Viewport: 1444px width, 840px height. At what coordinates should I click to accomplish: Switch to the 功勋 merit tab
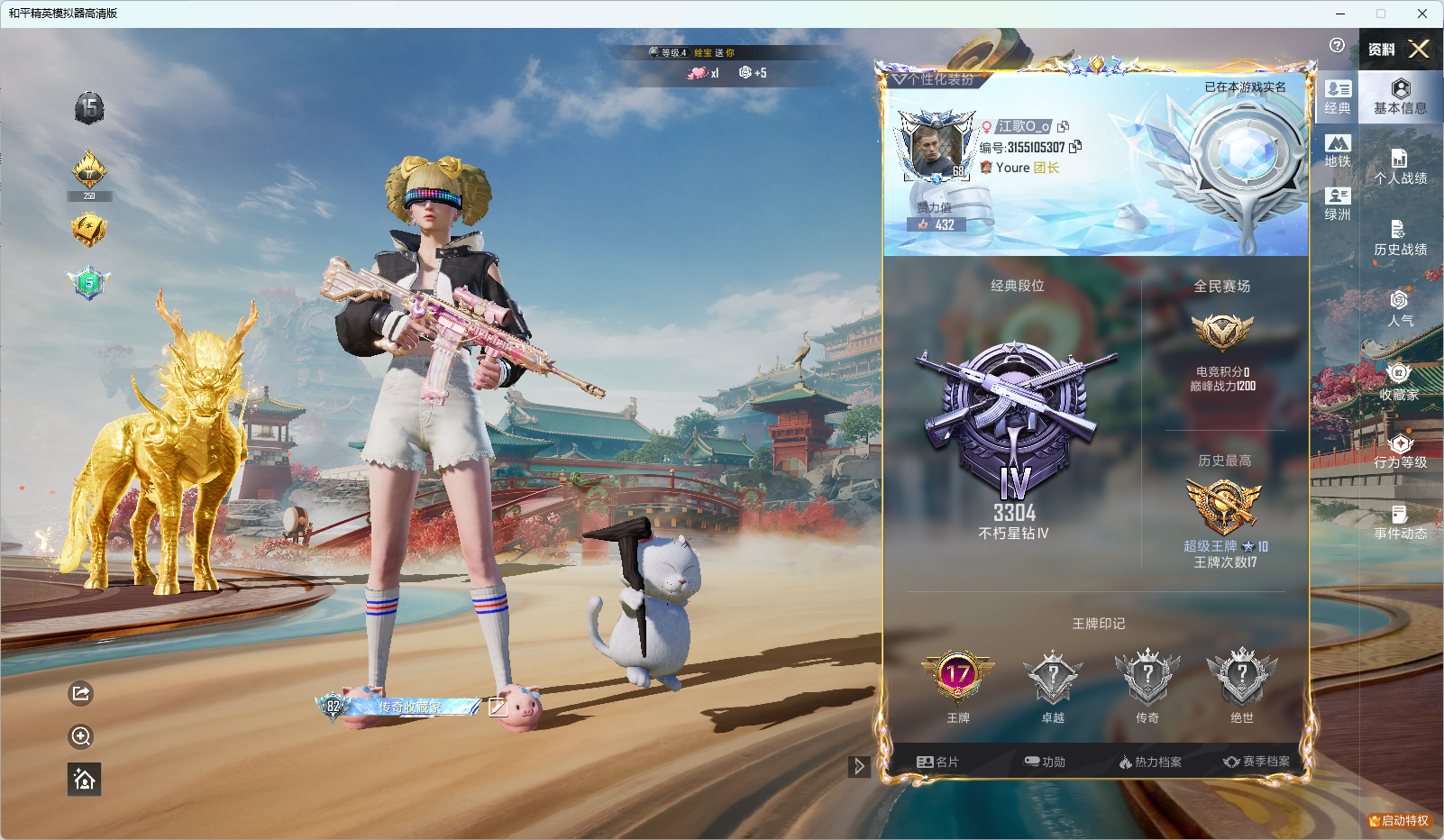(1045, 762)
